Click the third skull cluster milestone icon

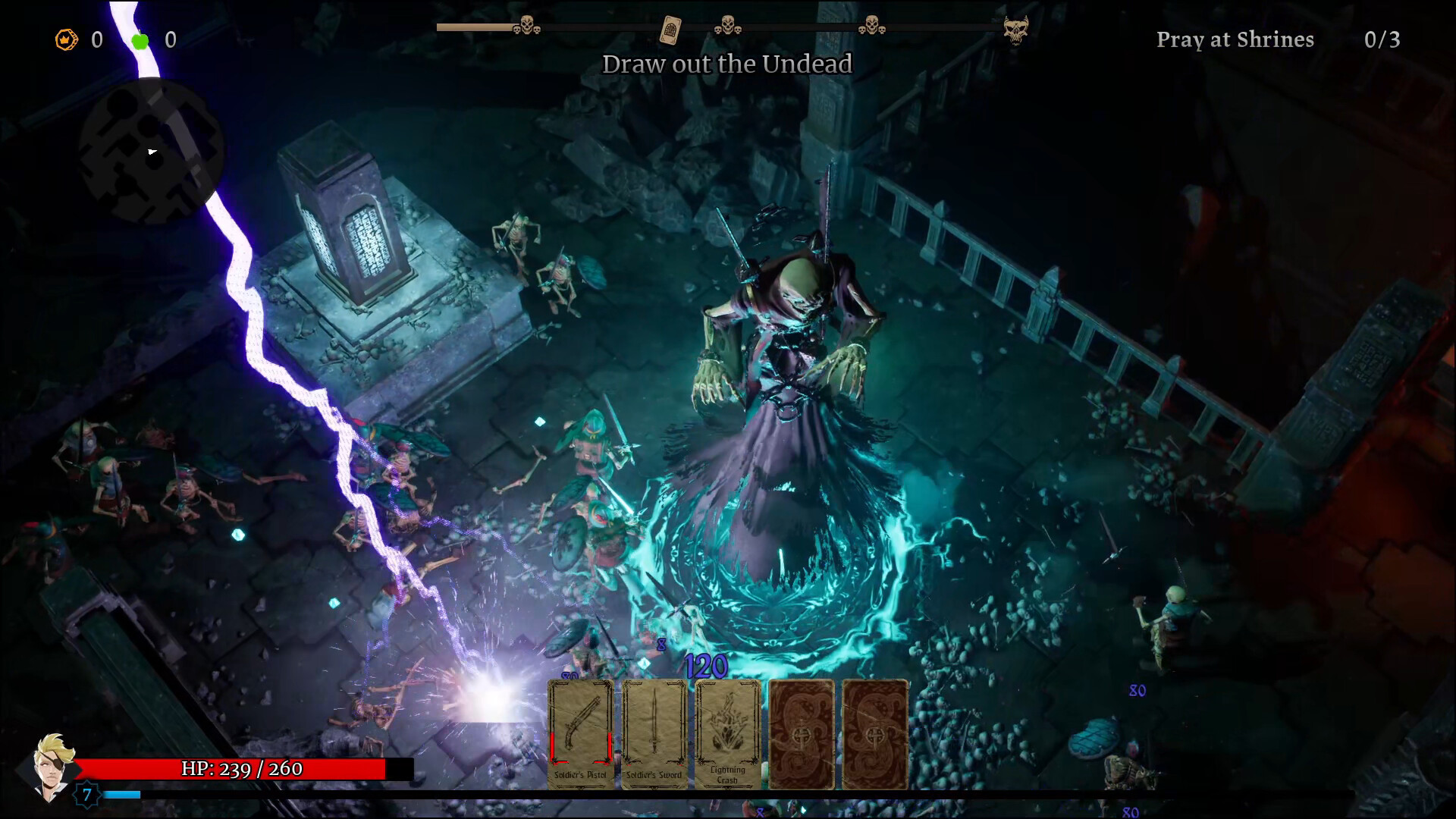(x=874, y=25)
